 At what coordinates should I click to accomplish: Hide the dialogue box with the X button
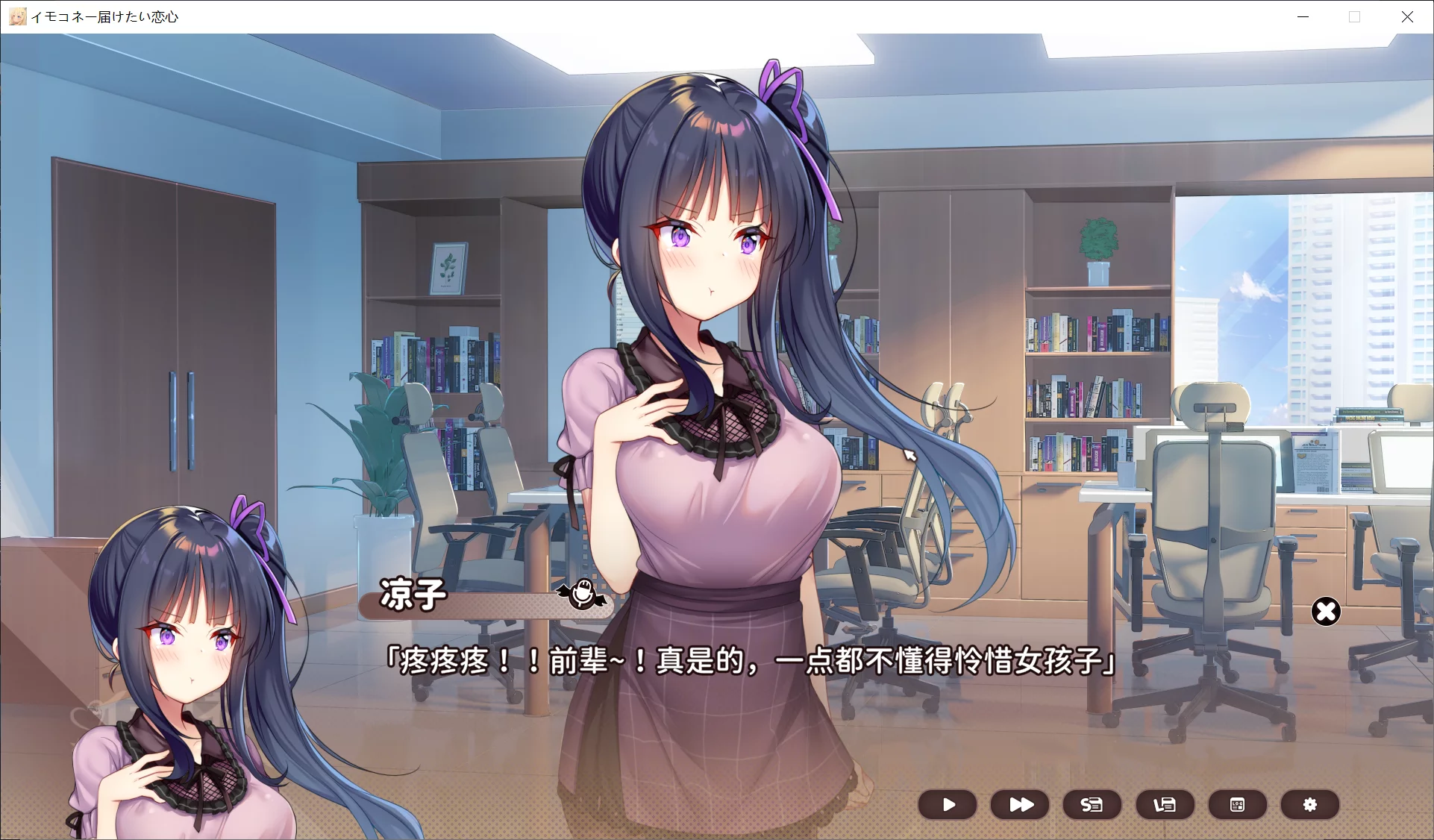[1326, 611]
